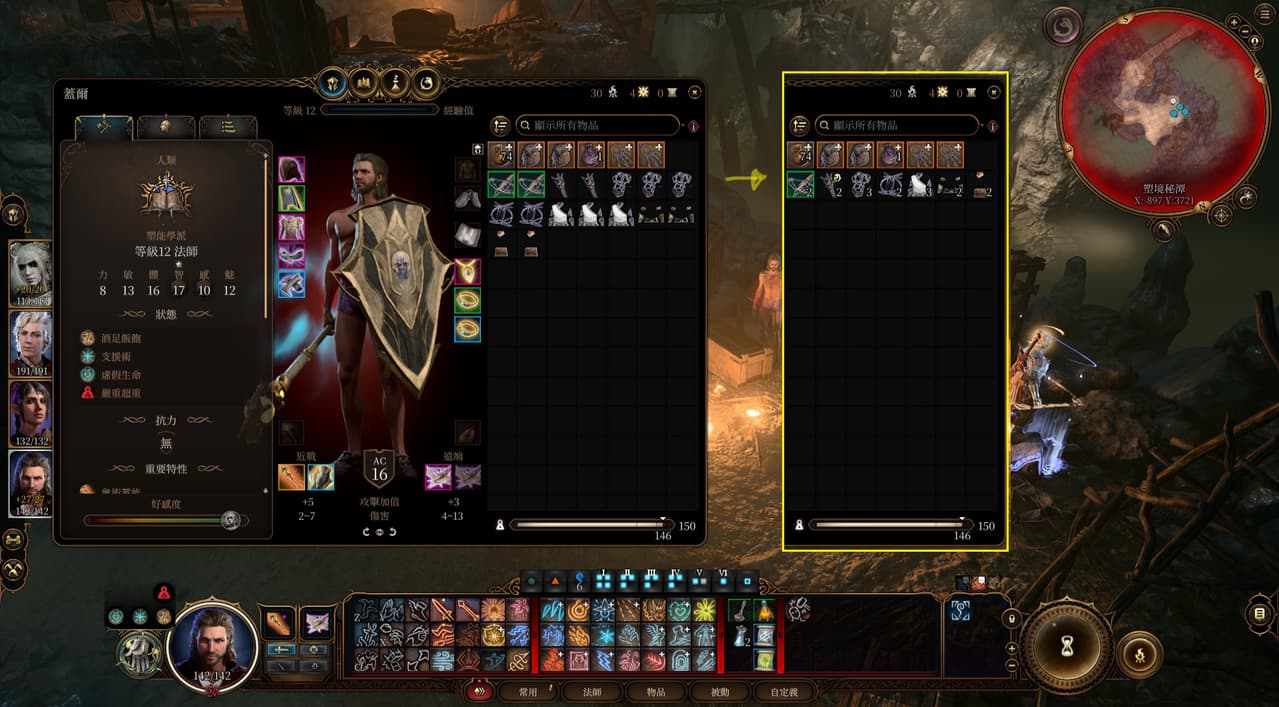Image resolution: width=1279 pixels, height=707 pixels.
Task: Select the 被動 hotbar tab
Action: 719,691
